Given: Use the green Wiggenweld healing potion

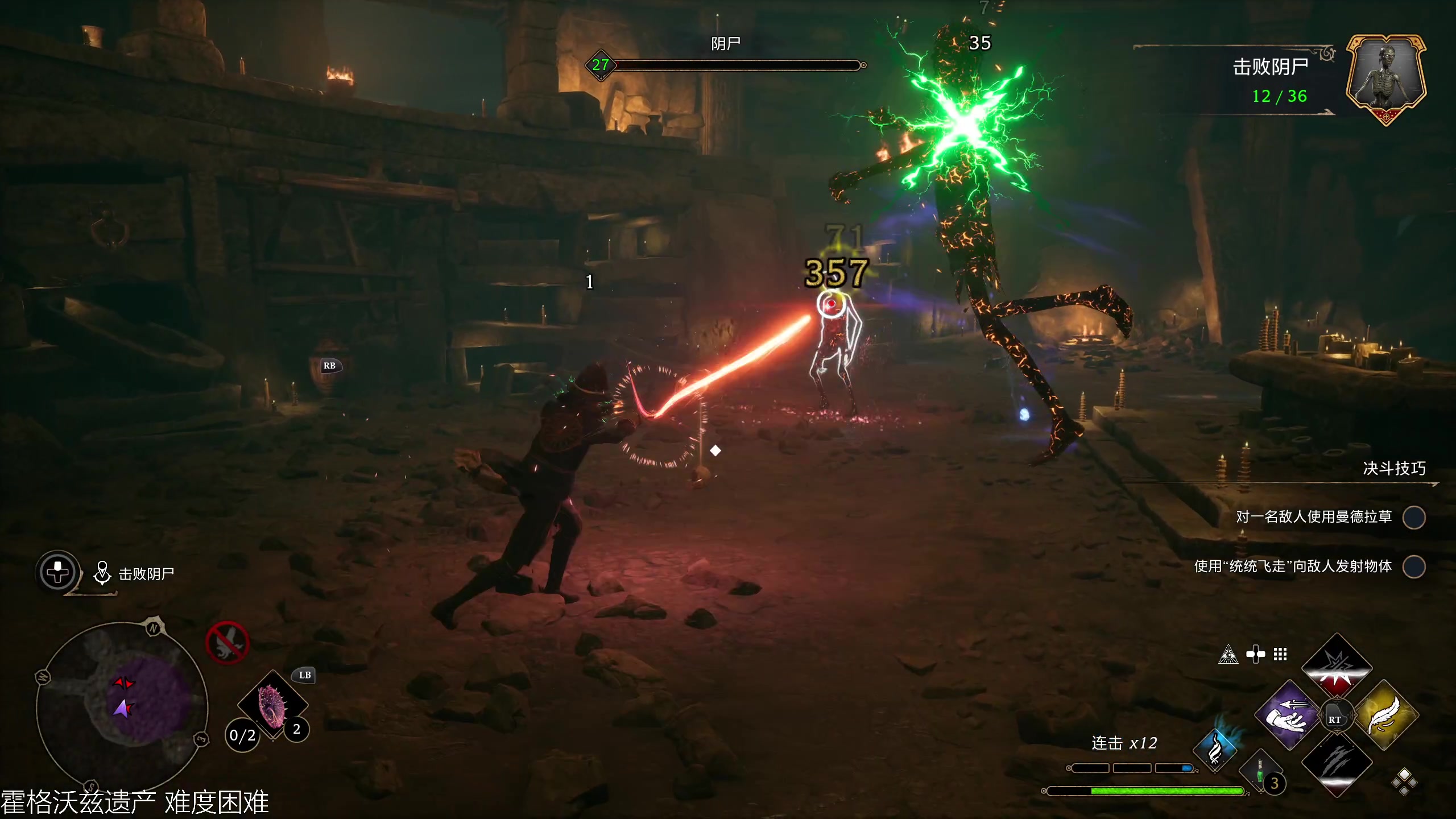Looking at the screenshot, I should click(1261, 775).
